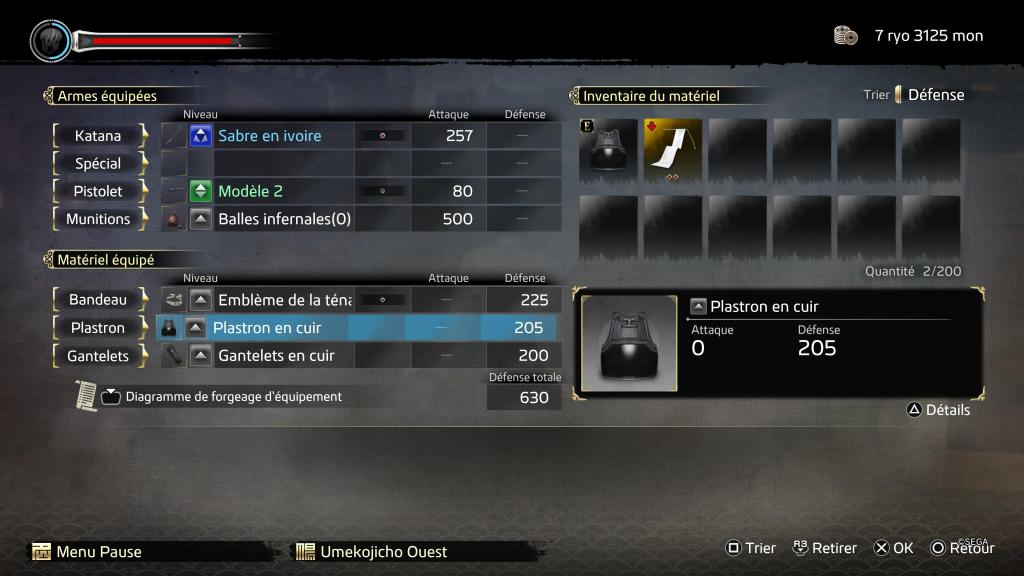The image size is (1024, 576).
Task: Pick the yellow scroll inventory item
Action: 672,151
